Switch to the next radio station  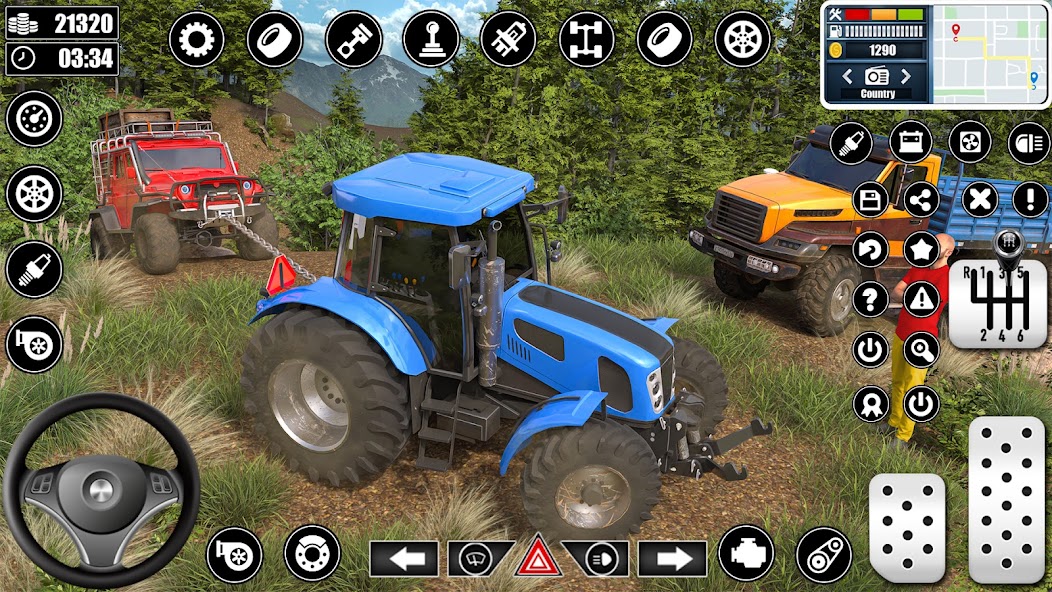click(906, 76)
